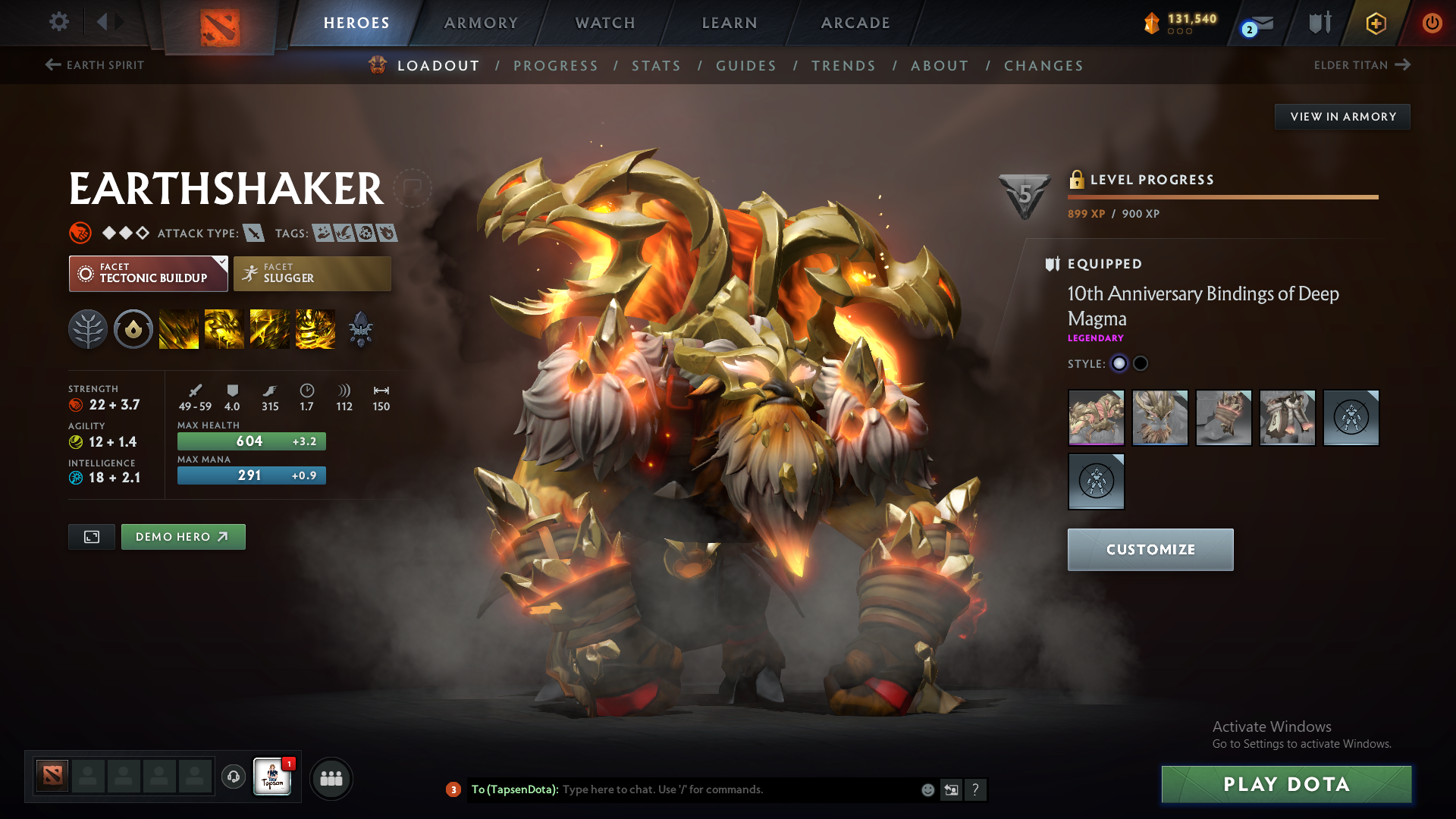Switch to the STATS tab
Image resolution: width=1456 pixels, height=819 pixels.
coord(656,65)
